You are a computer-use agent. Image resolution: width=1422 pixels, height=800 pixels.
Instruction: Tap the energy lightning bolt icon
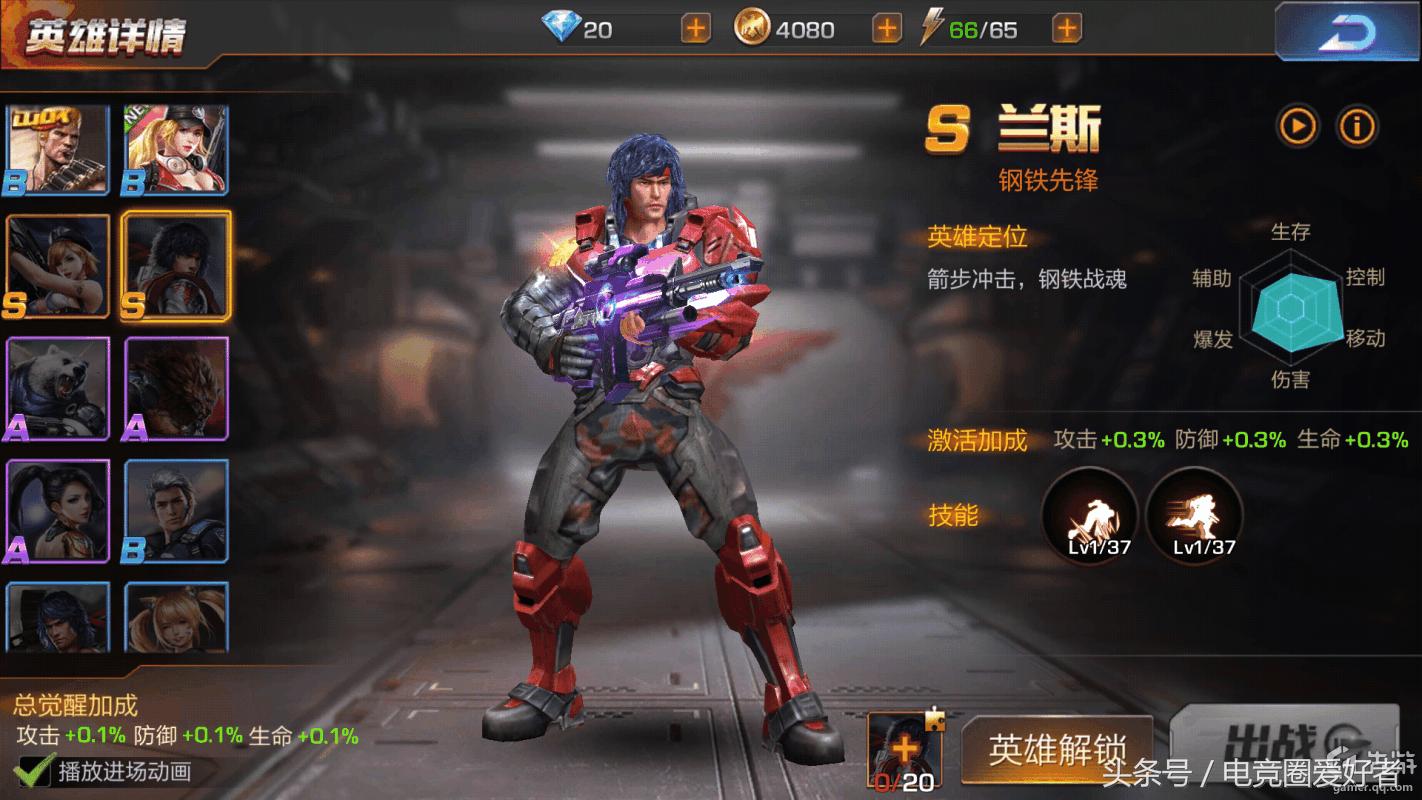tap(931, 29)
